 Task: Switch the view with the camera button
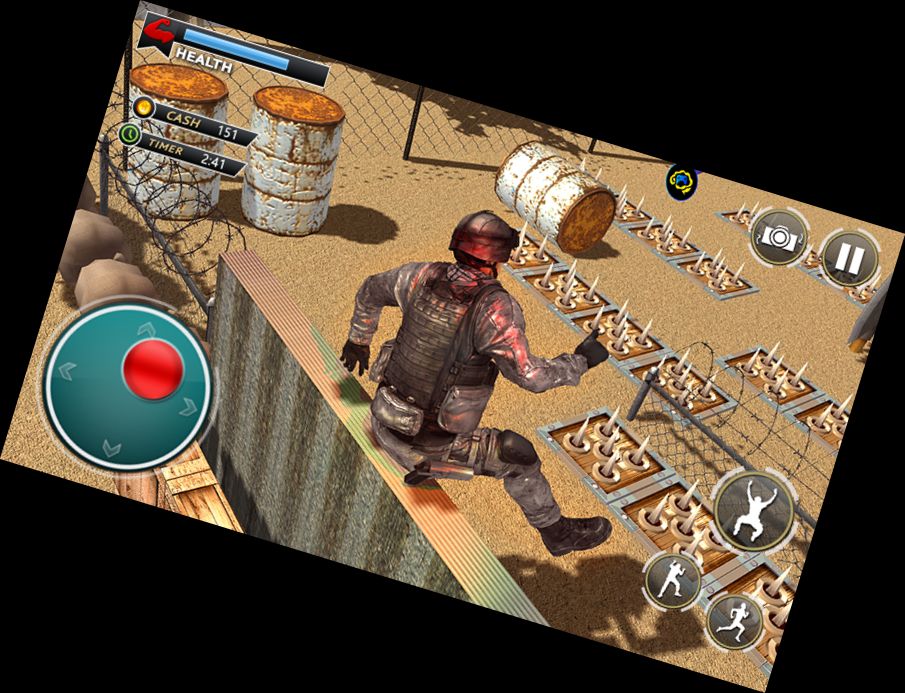pyautogui.click(x=778, y=237)
